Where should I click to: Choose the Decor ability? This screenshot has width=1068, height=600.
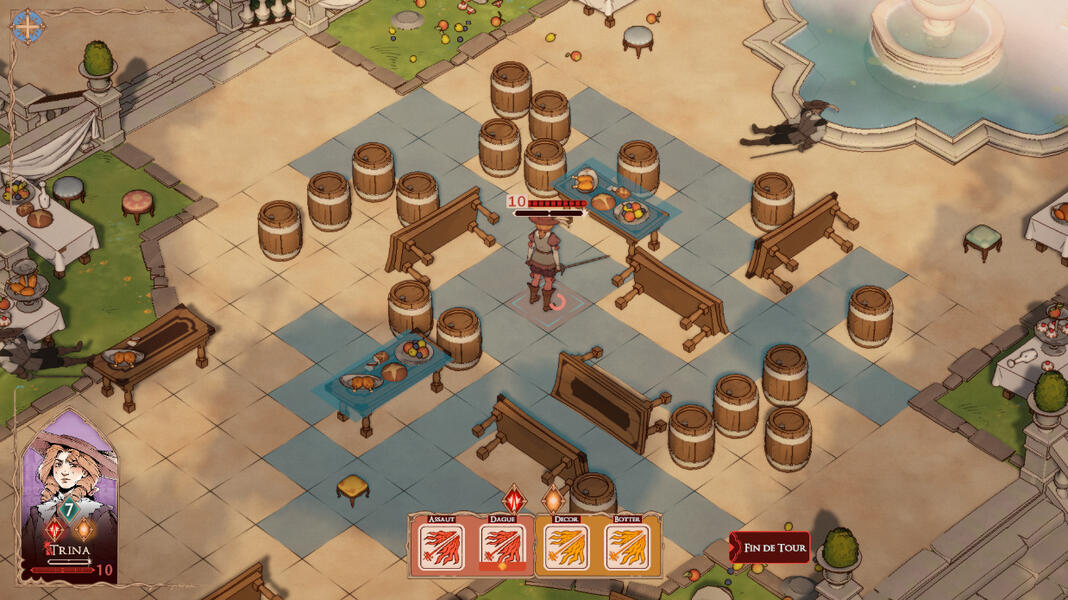(566, 547)
